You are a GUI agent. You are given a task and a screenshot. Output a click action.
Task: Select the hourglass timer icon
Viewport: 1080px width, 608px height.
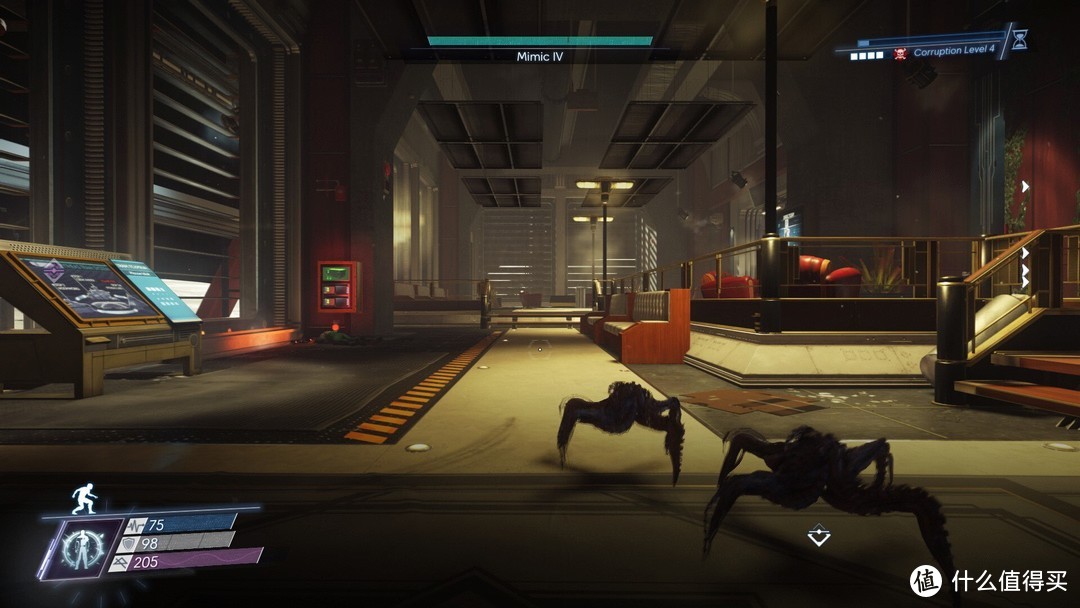[x=1019, y=41]
